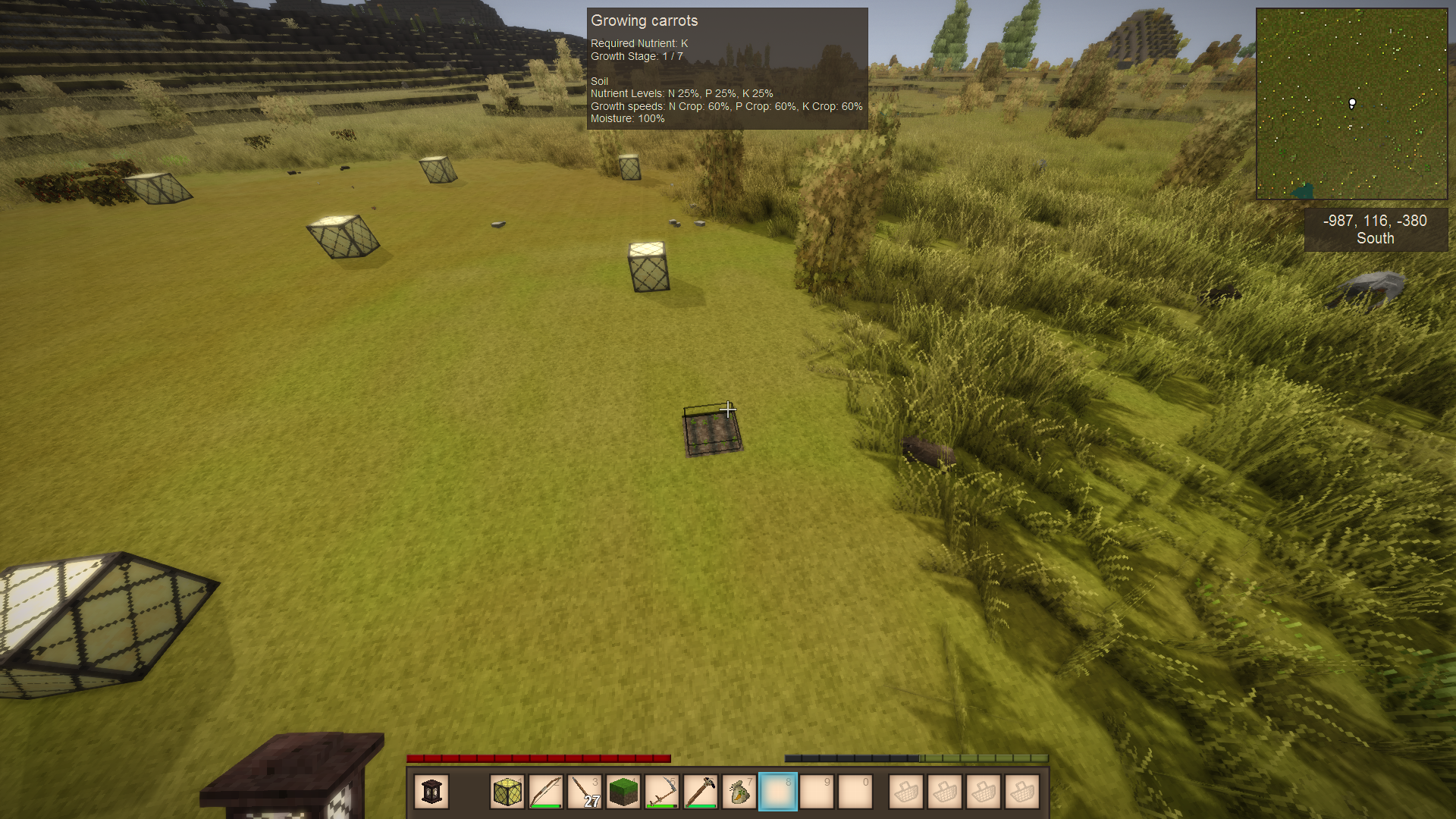Screen dimensions: 1456x819
Task: Pick the carrot seed bag slot
Action: [x=739, y=792]
